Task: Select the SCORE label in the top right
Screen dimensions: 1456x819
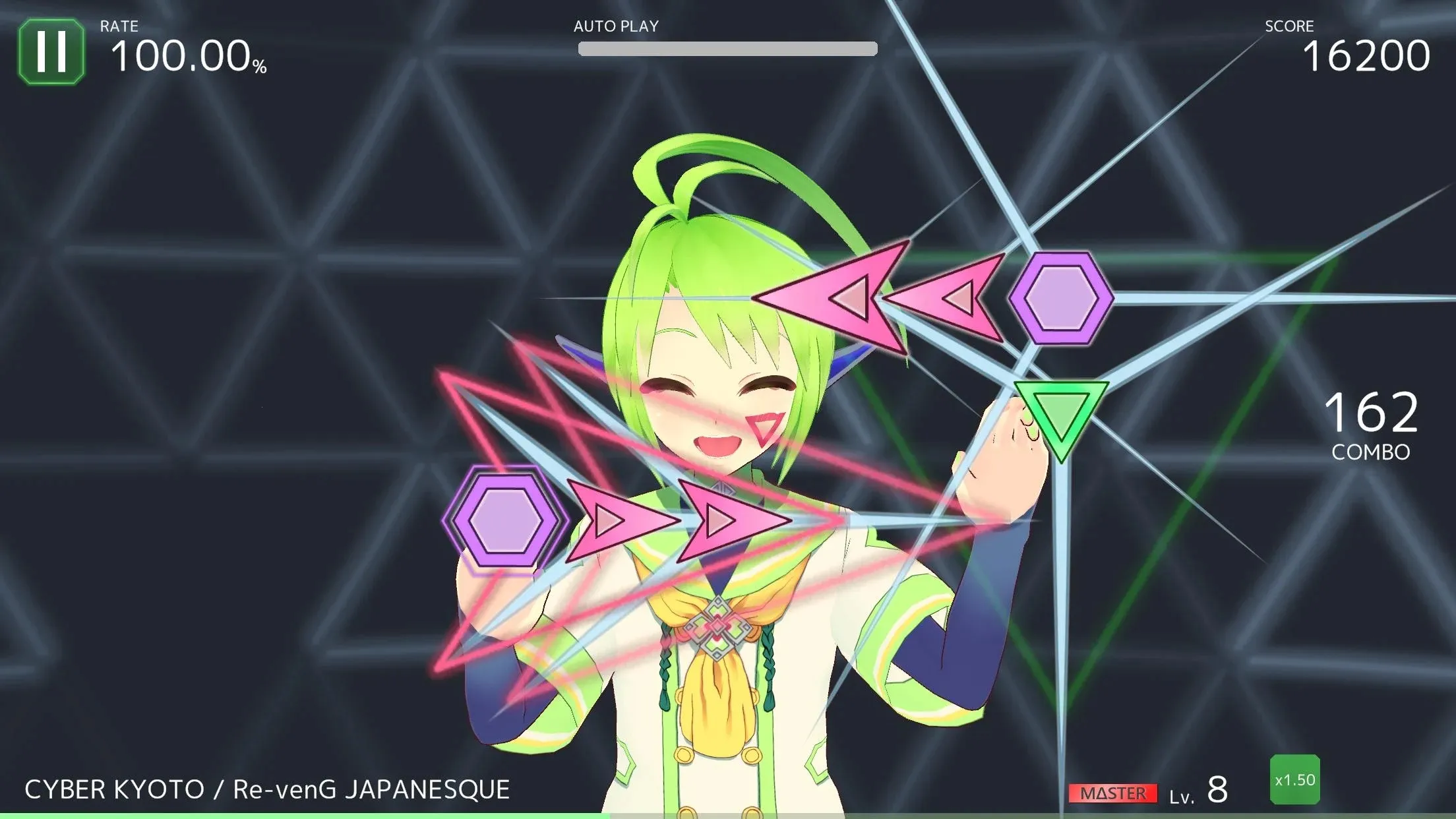Action: pos(1289,26)
